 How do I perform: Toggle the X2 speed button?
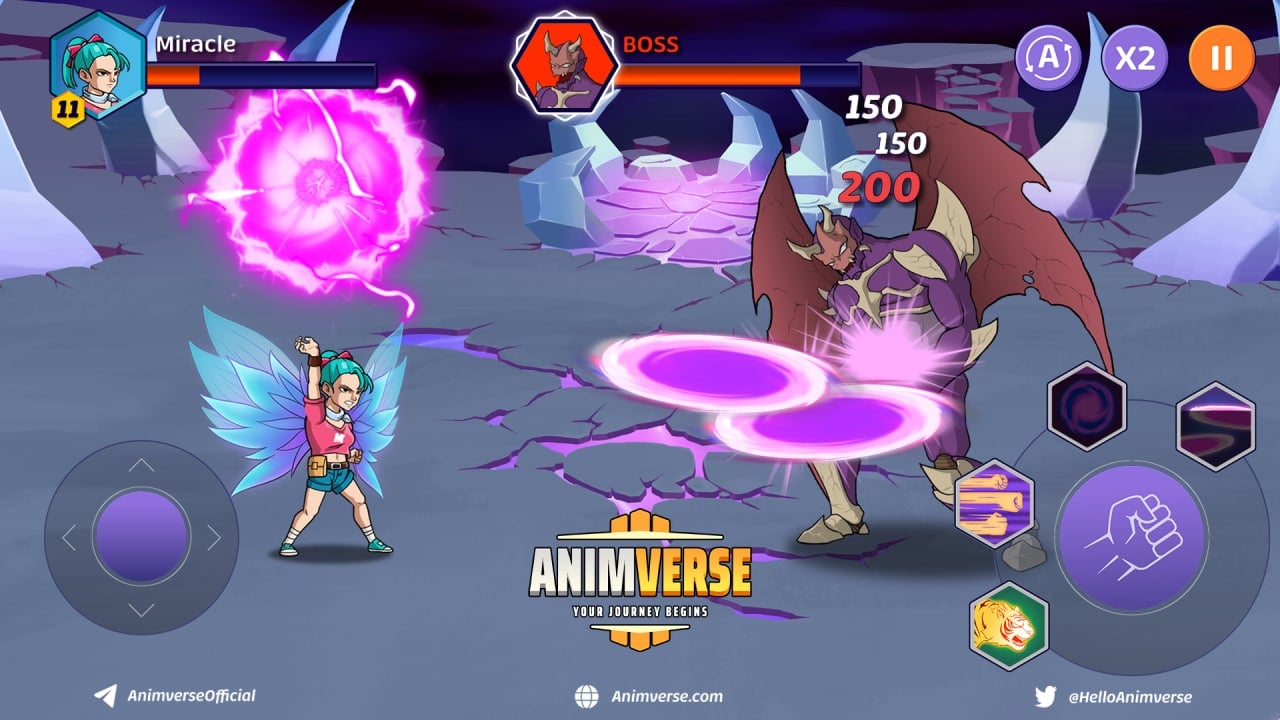pos(1135,57)
